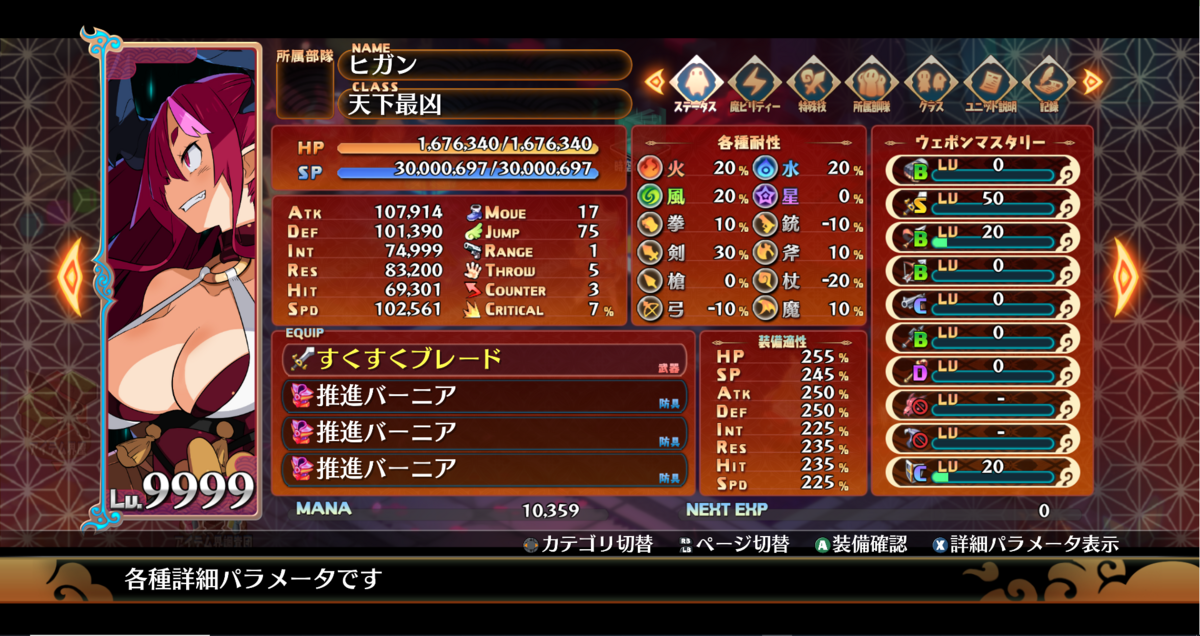Select the ステータス status tab
This screenshot has width=1200, height=636.
point(695,82)
